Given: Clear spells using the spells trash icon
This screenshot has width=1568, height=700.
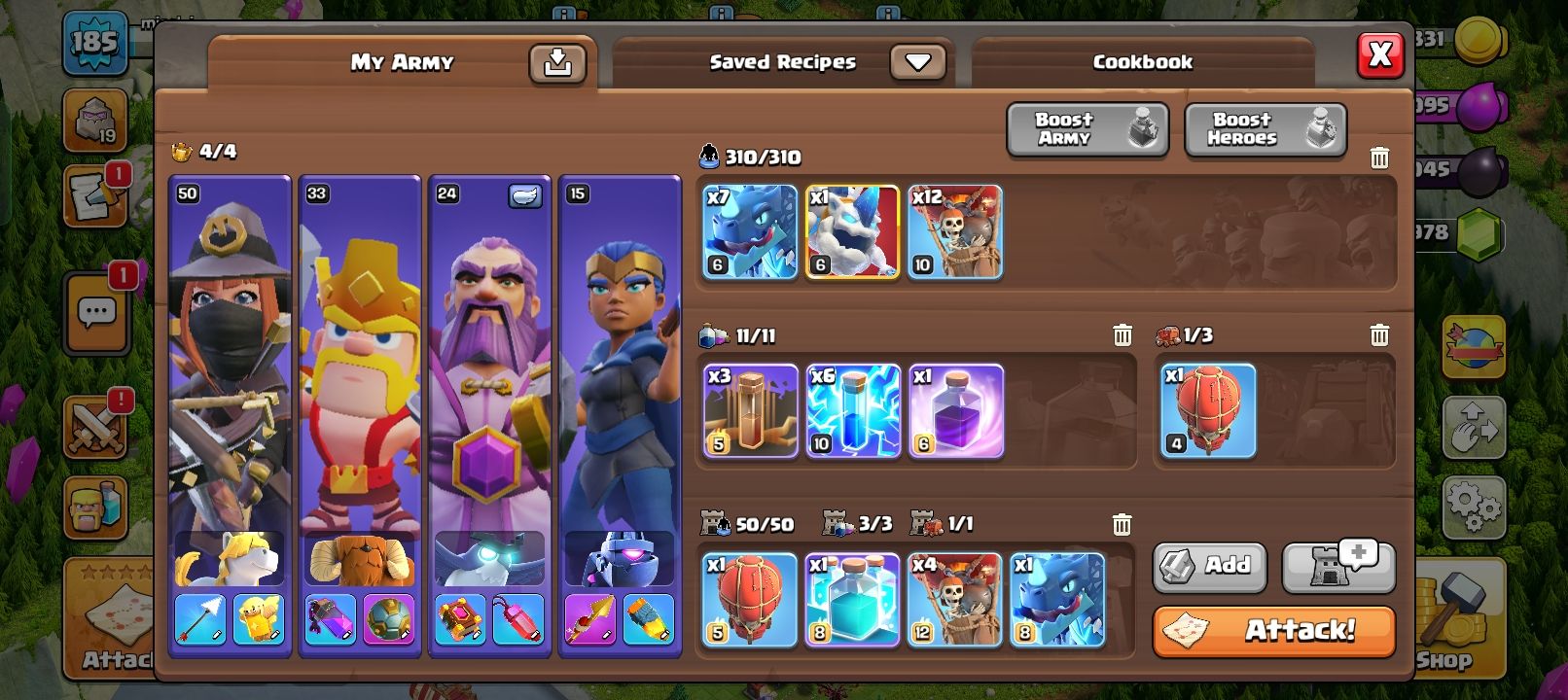Looking at the screenshot, I should point(1122,333).
